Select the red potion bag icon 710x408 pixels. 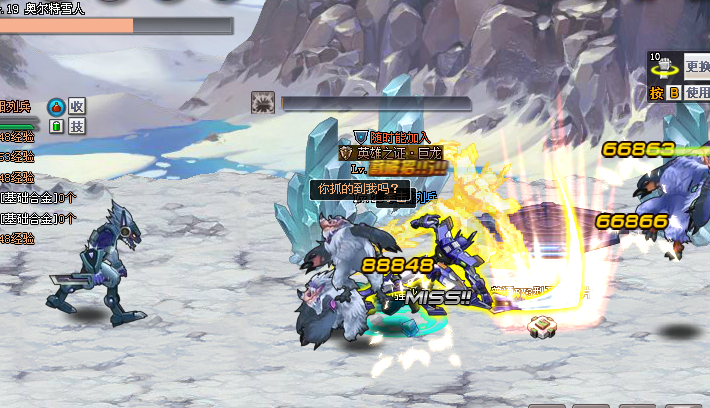tap(56, 106)
